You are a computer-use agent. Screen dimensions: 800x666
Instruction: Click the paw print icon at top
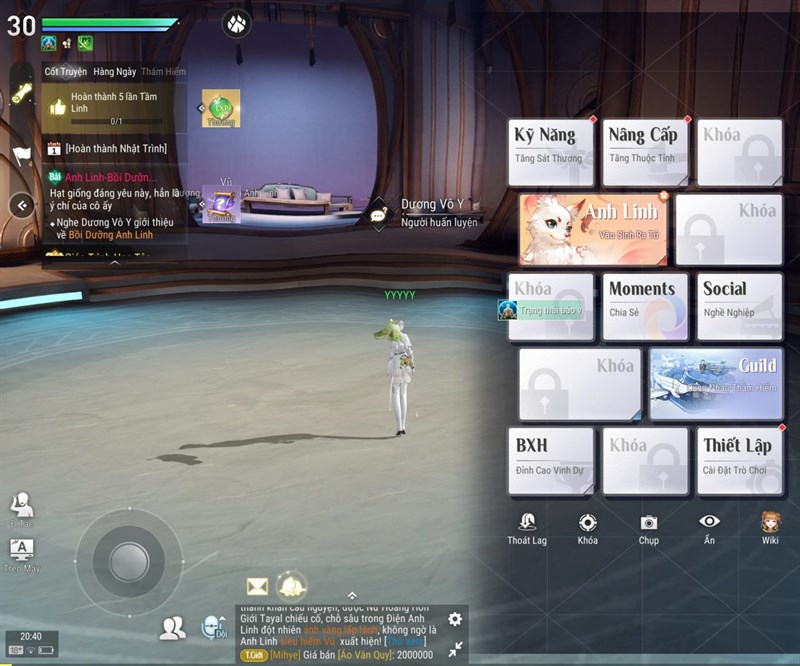point(237,22)
